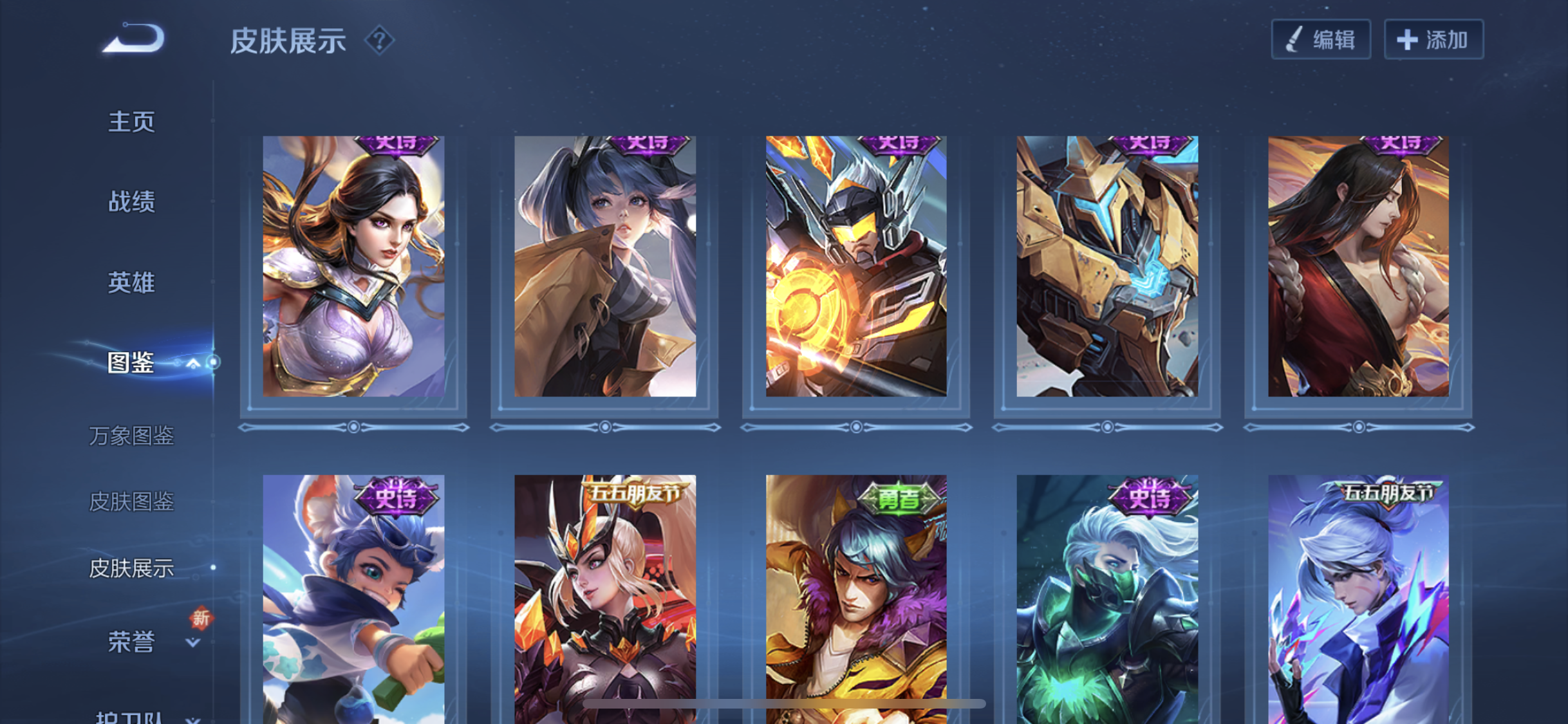The image size is (1568, 724).
Task: Expand the 荣誉 honors section
Action: (192, 642)
